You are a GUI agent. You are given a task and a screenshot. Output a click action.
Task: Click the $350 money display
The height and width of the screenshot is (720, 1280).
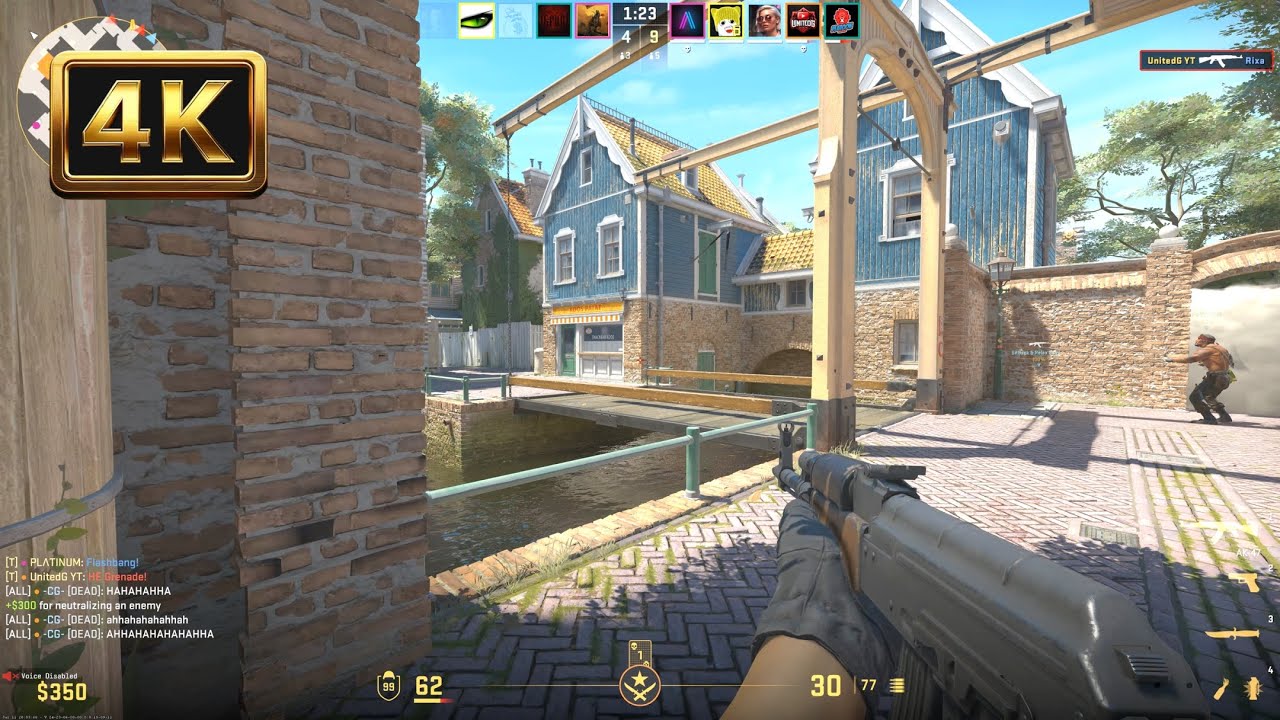tap(61, 690)
